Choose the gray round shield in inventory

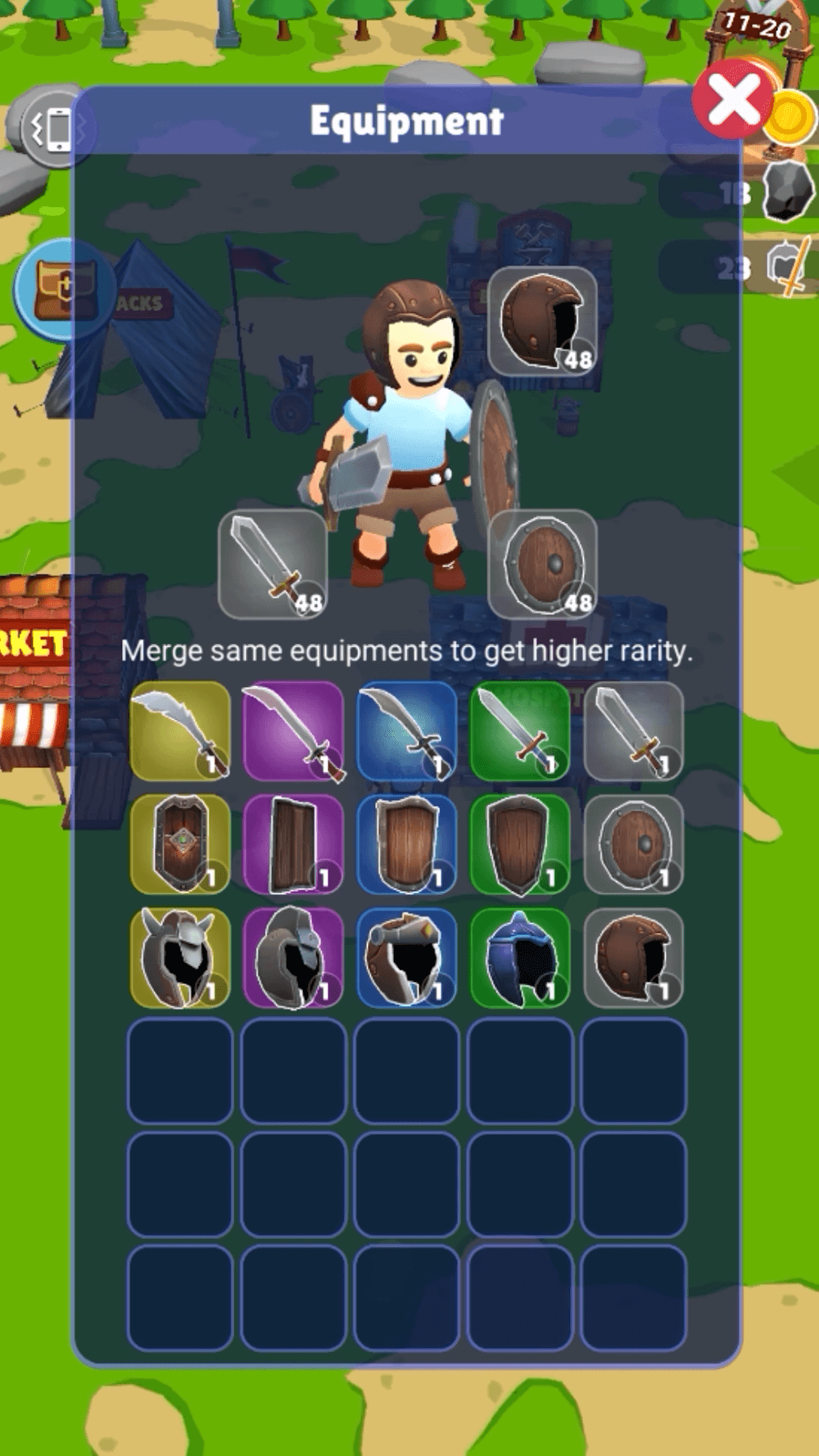[x=633, y=843]
